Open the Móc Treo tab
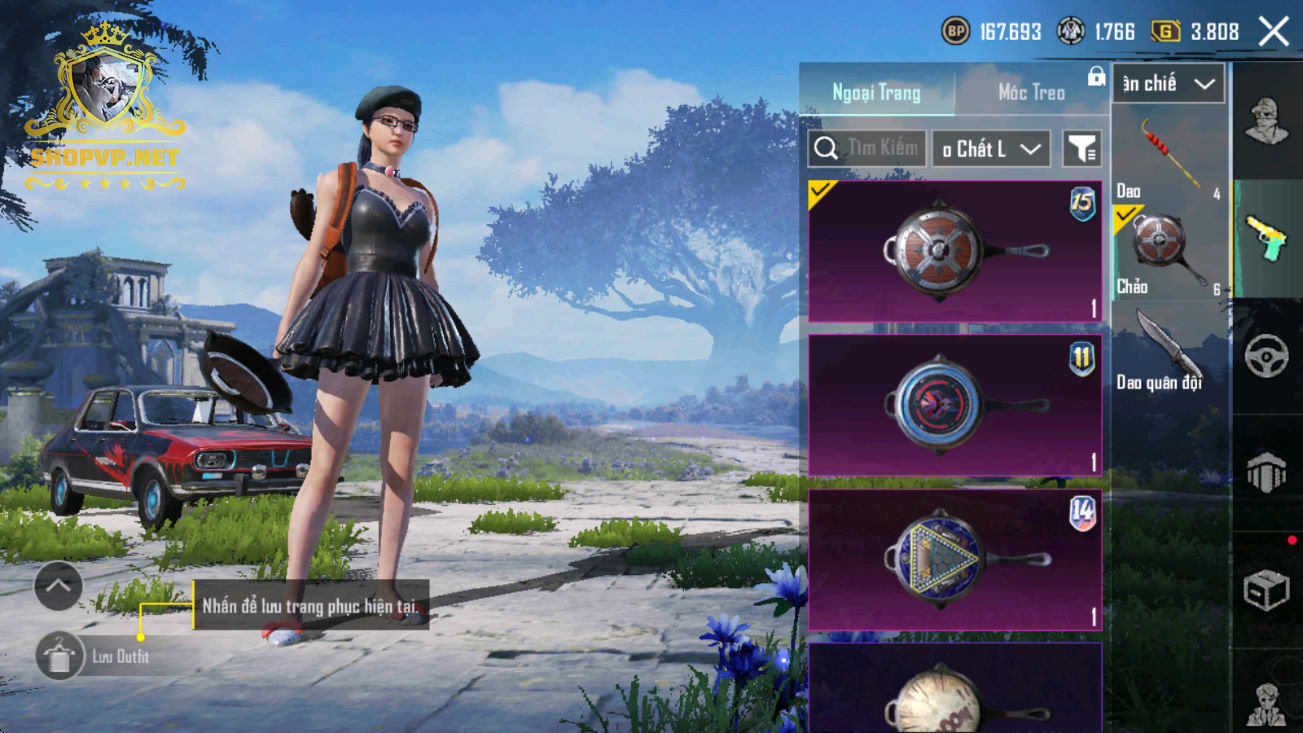1303x733 pixels. (1031, 92)
